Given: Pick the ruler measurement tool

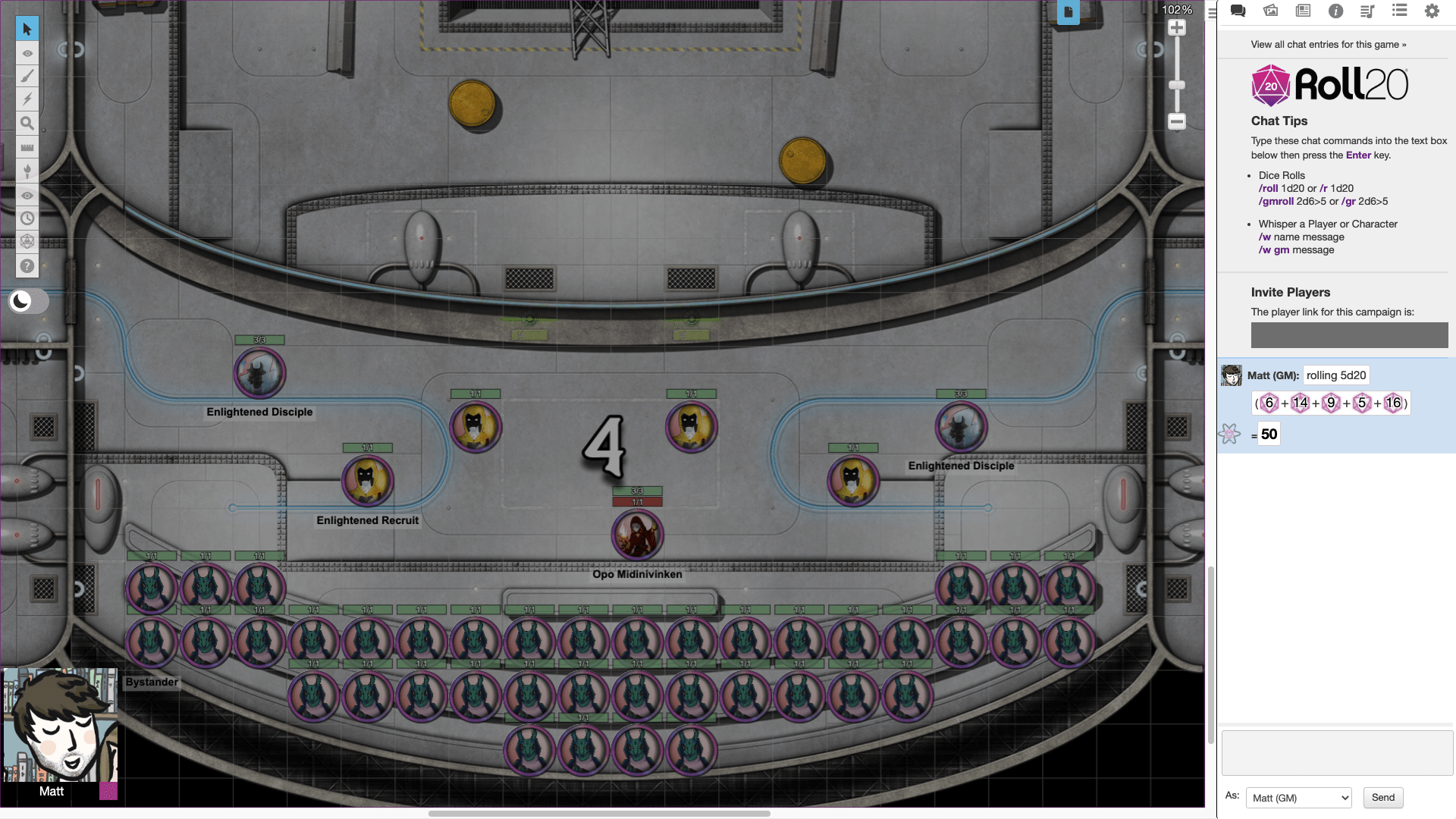Looking at the screenshot, I should point(27,146).
